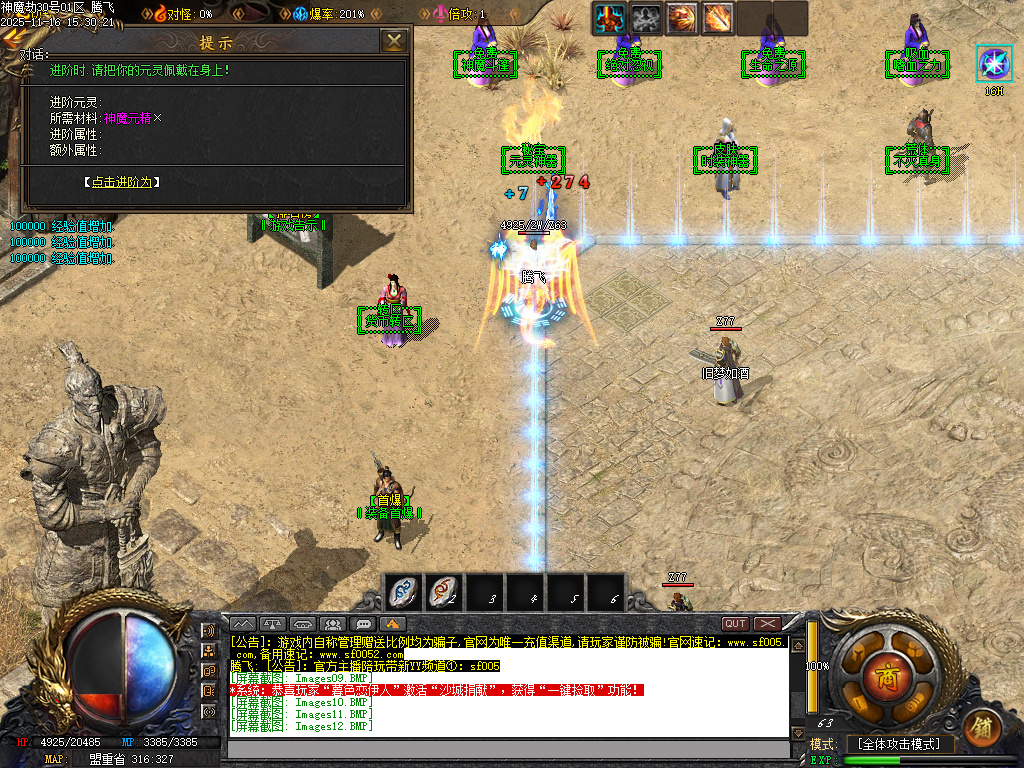1024x768 pixels.
Task: Trigger the fire fist skill icon
Action: (x=682, y=17)
